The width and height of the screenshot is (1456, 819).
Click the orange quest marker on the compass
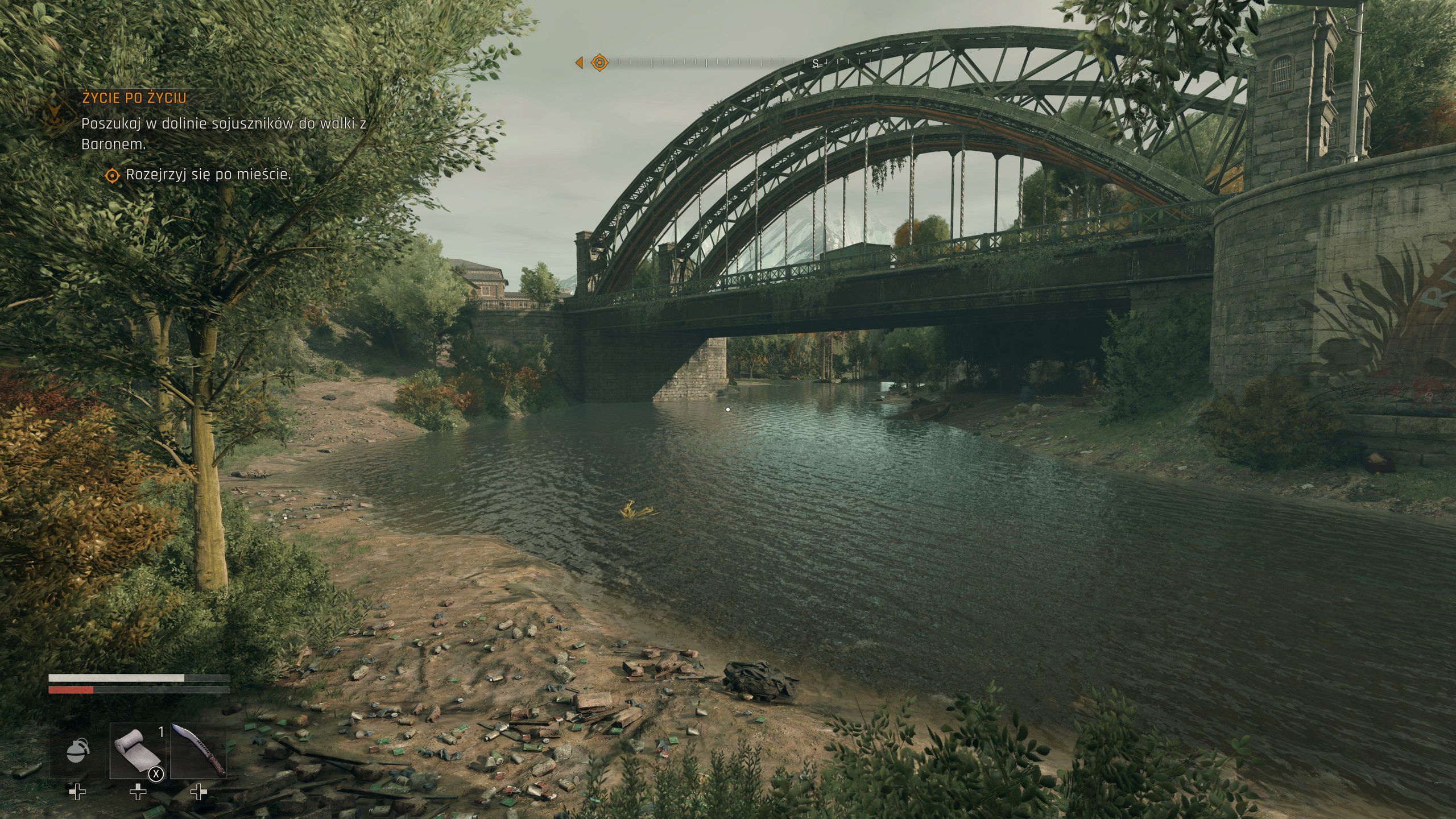pos(599,63)
